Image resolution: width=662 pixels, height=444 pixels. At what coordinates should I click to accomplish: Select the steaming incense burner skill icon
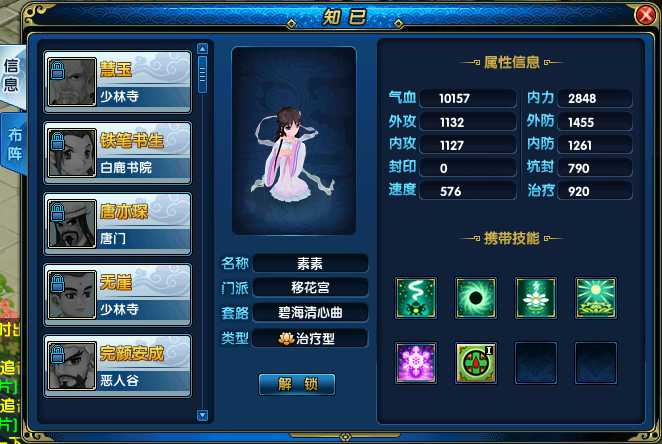pyautogui.click(x=415, y=297)
